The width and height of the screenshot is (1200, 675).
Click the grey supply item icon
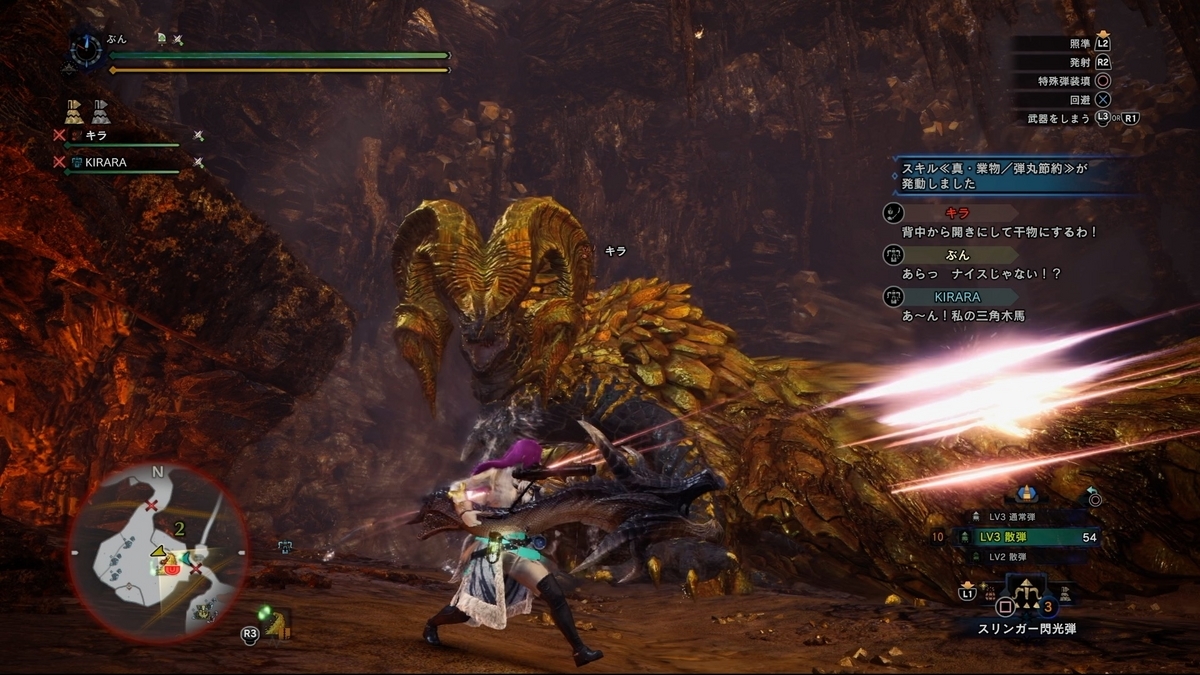click(101, 110)
